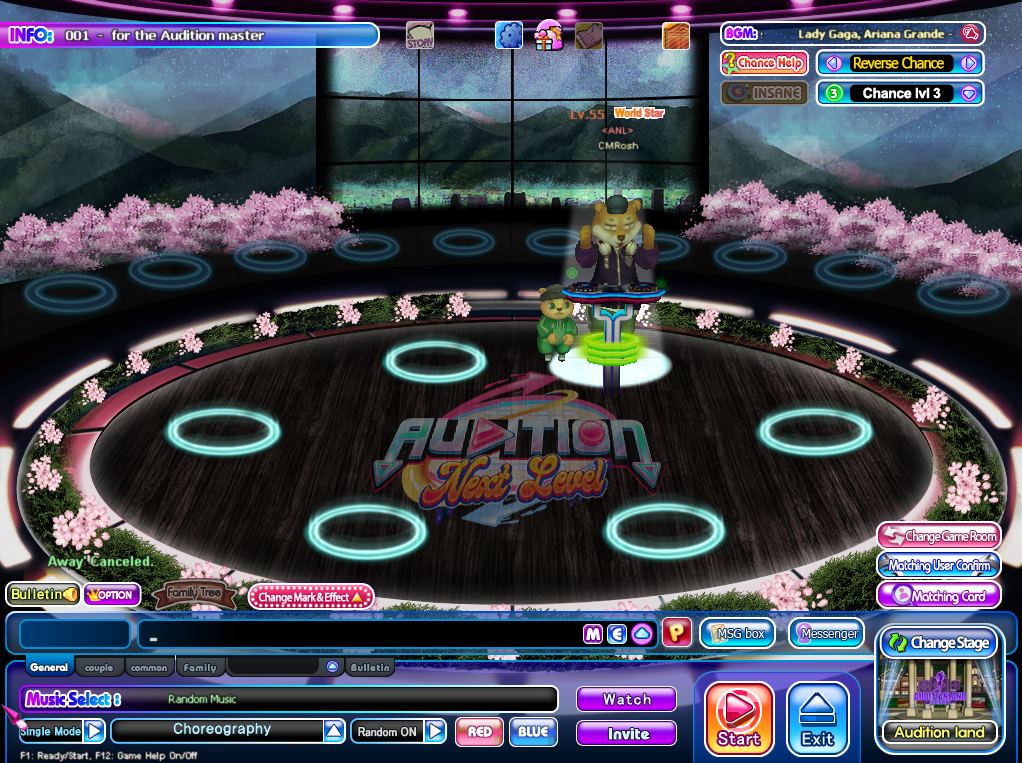The width and height of the screenshot is (1022, 763).
Task: Open the Bulletin board
Action: [43, 595]
